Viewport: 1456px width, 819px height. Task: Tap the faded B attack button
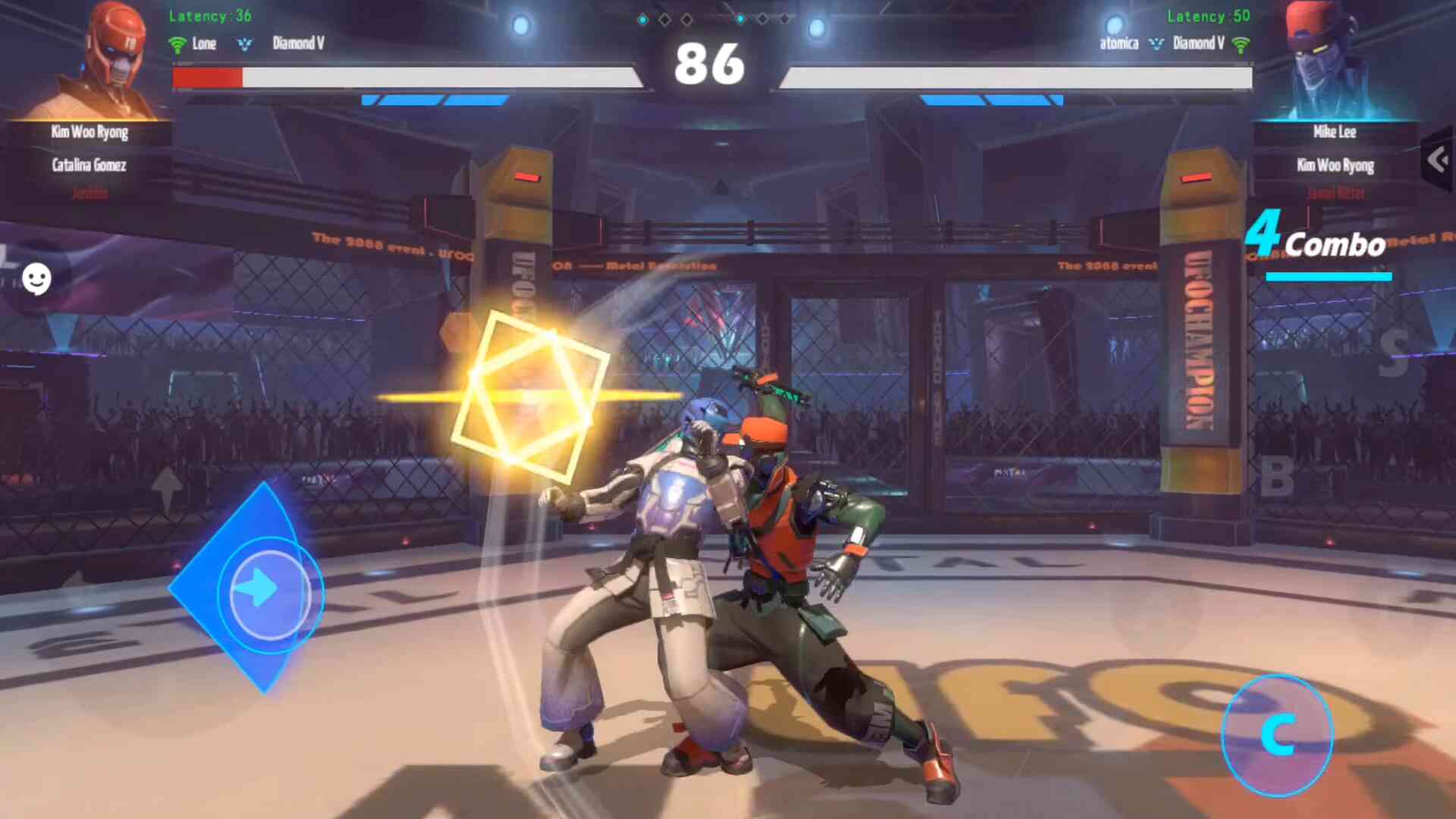[x=1277, y=478]
